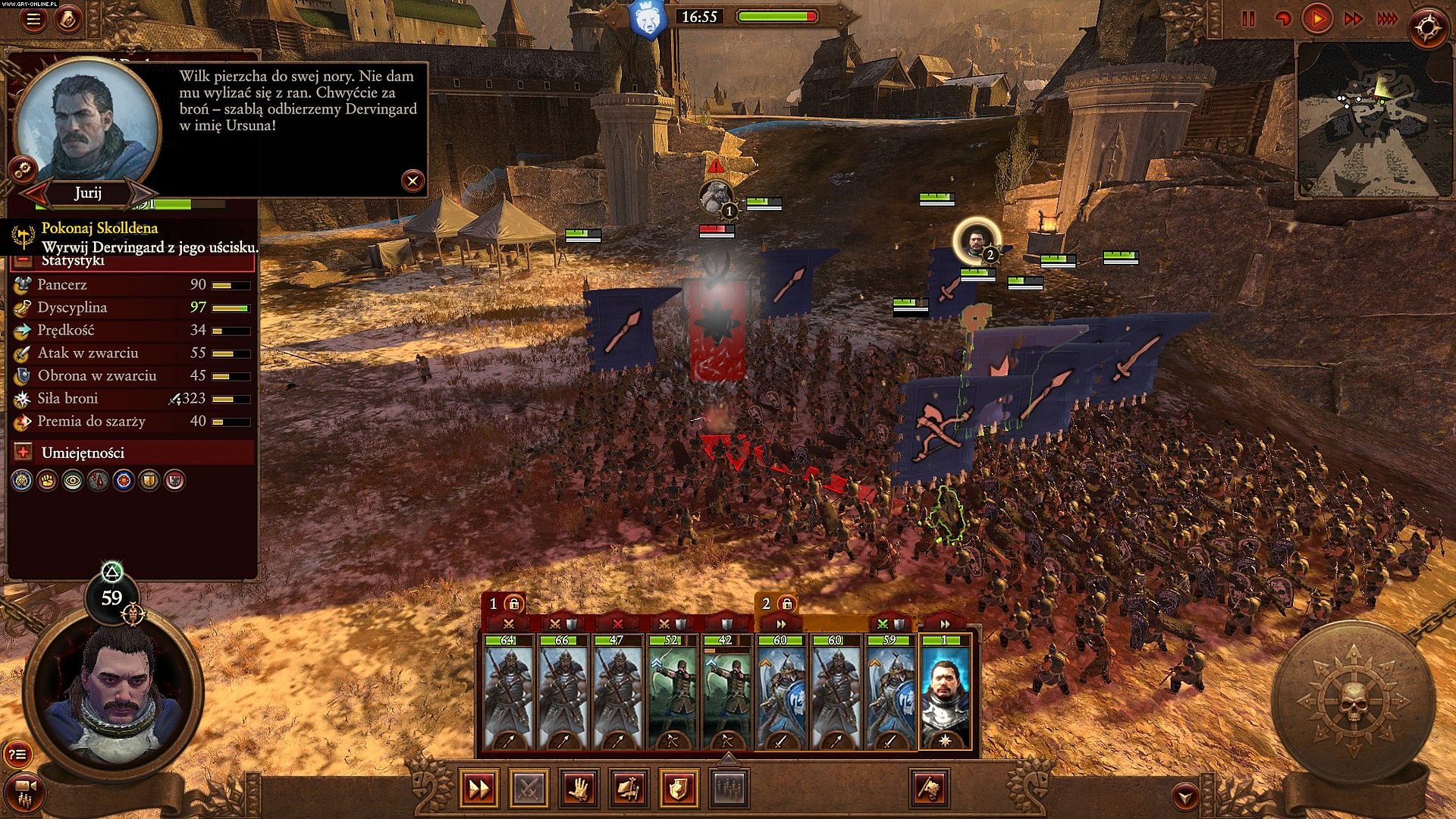Expand the Umiejętności section

[24, 453]
